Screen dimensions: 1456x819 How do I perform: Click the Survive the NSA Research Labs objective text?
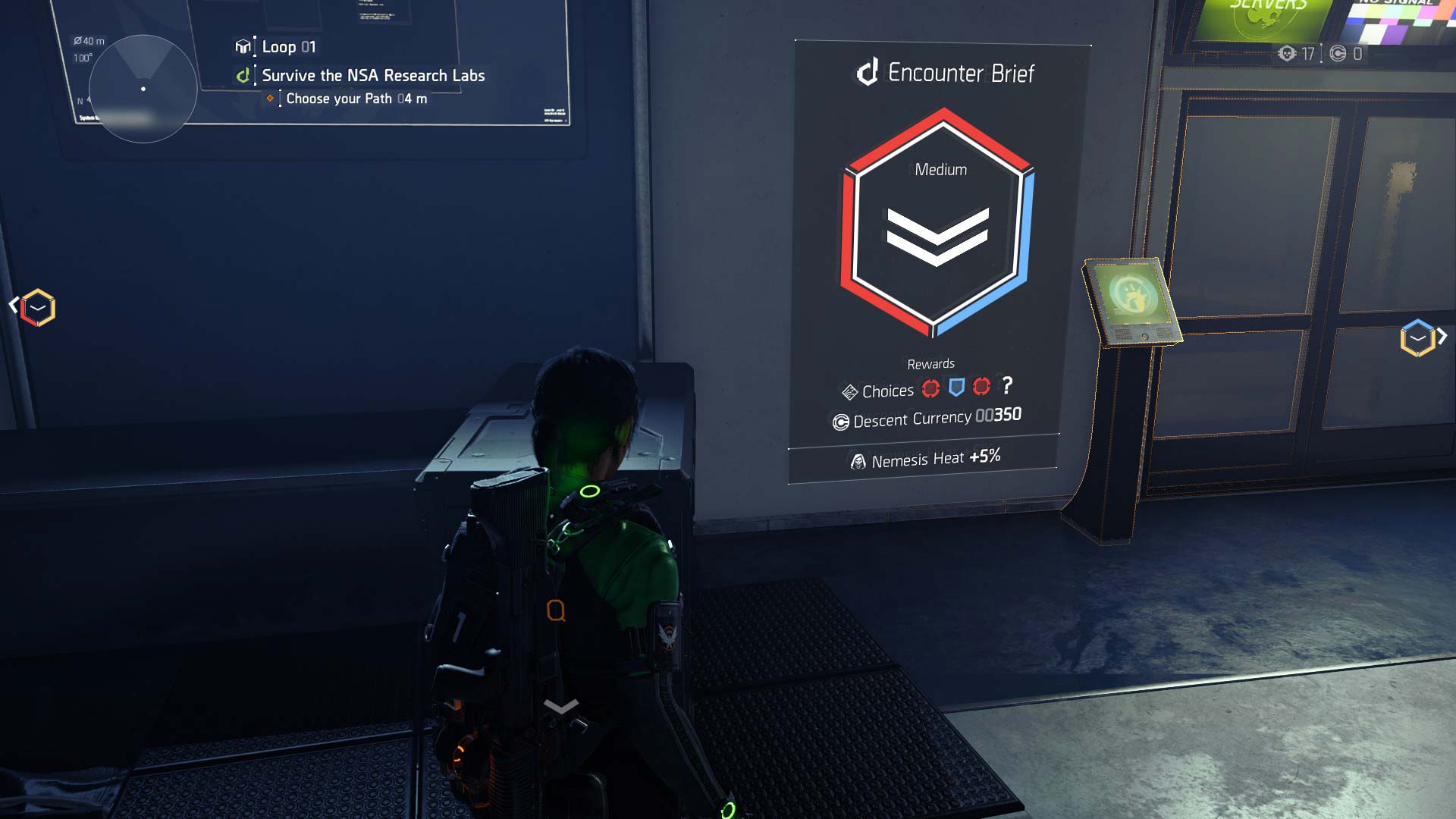pos(373,75)
